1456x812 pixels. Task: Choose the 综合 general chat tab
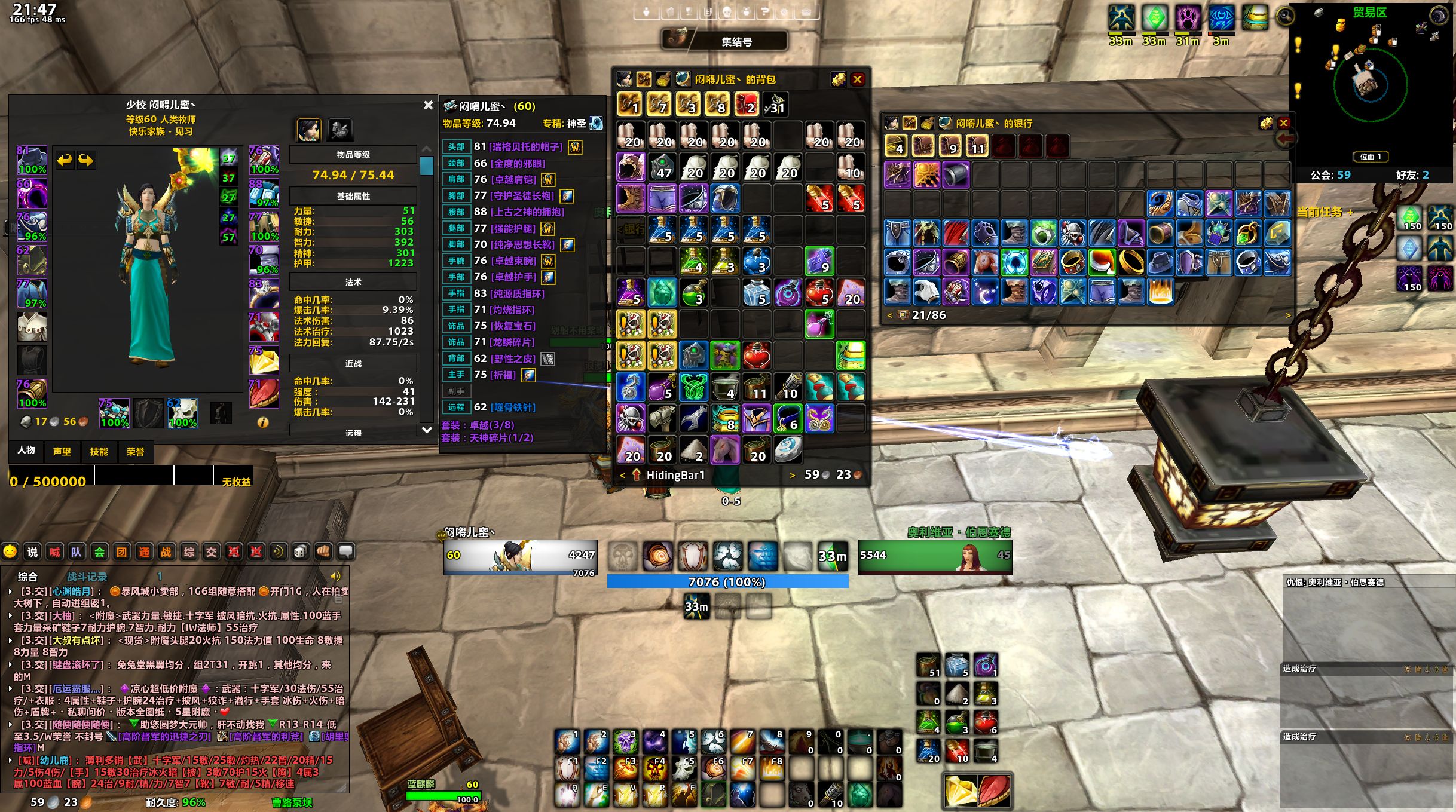click(27, 577)
